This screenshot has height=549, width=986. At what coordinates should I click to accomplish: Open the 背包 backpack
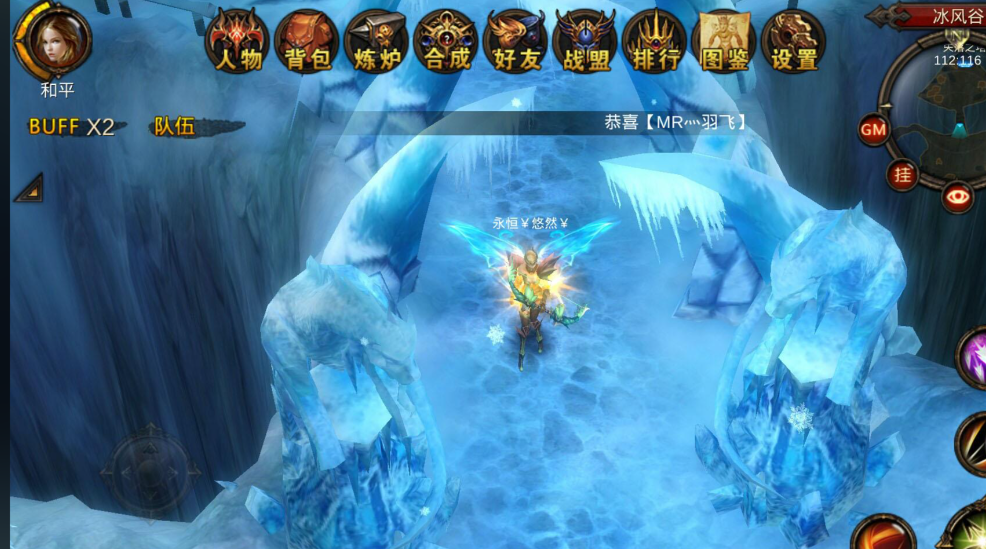click(308, 42)
